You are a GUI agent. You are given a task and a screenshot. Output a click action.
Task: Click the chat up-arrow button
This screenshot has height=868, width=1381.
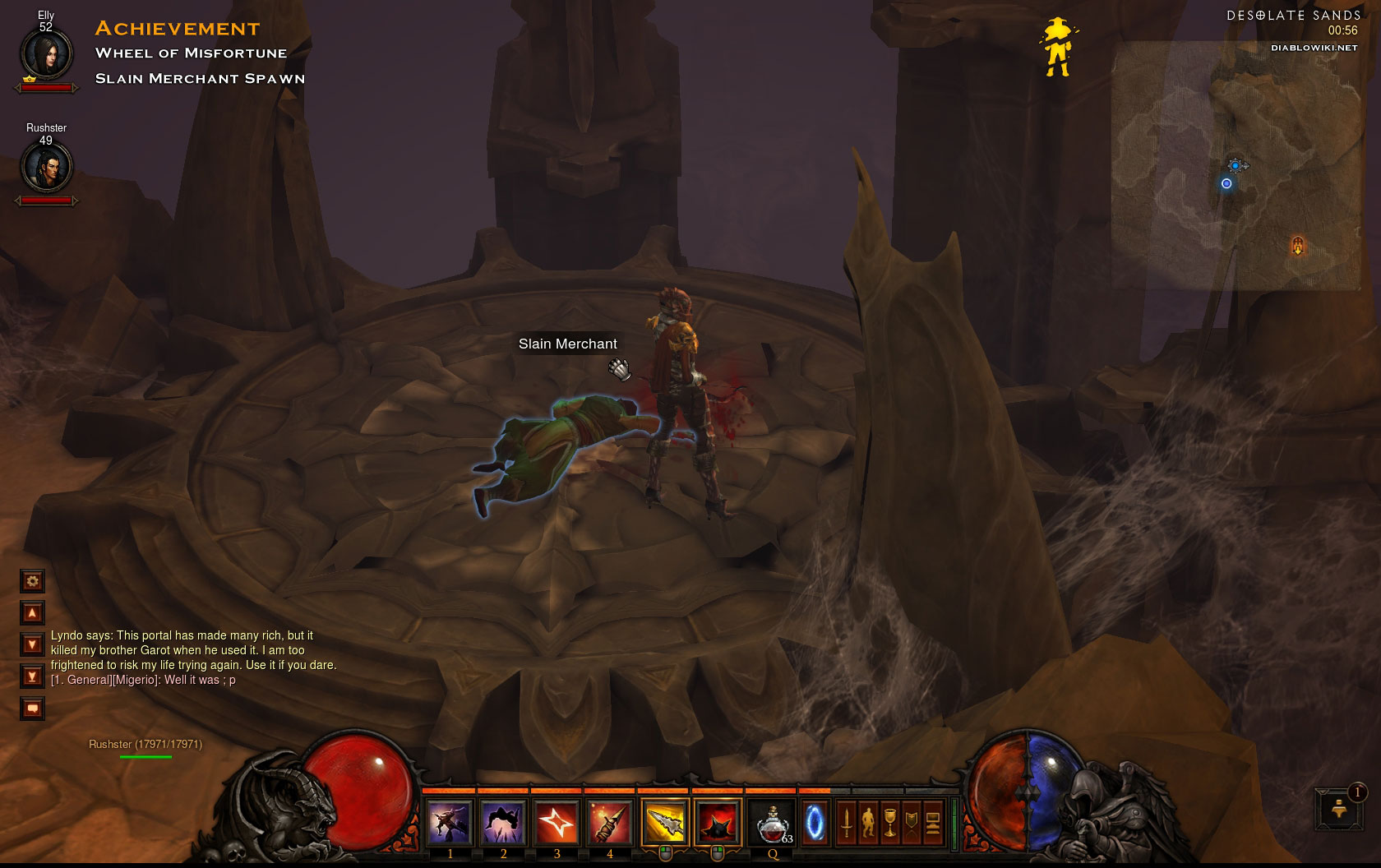click(x=32, y=613)
